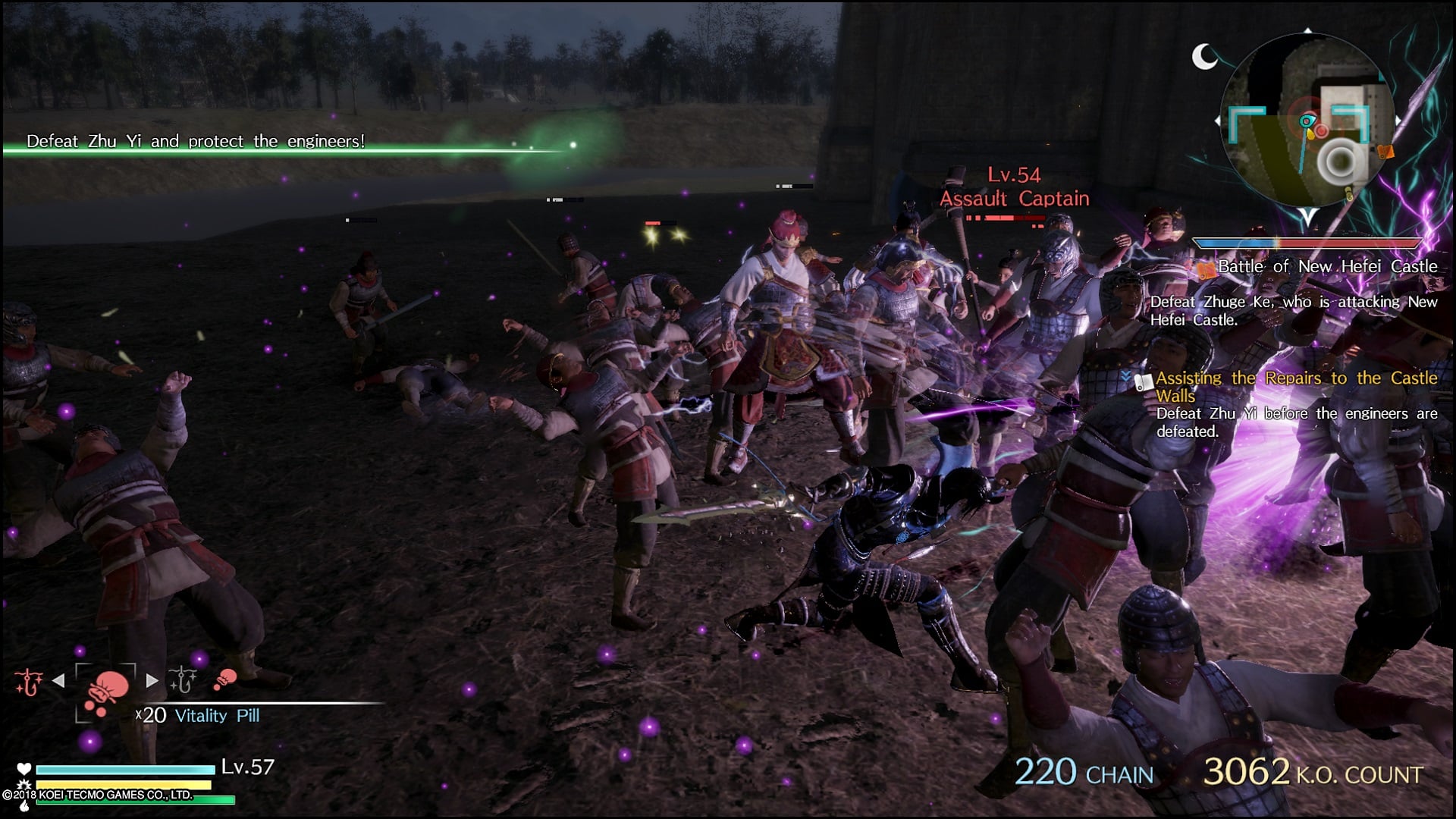Open the circular minimap
The width and height of the screenshot is (1456, 819).
coord(1307,121)
